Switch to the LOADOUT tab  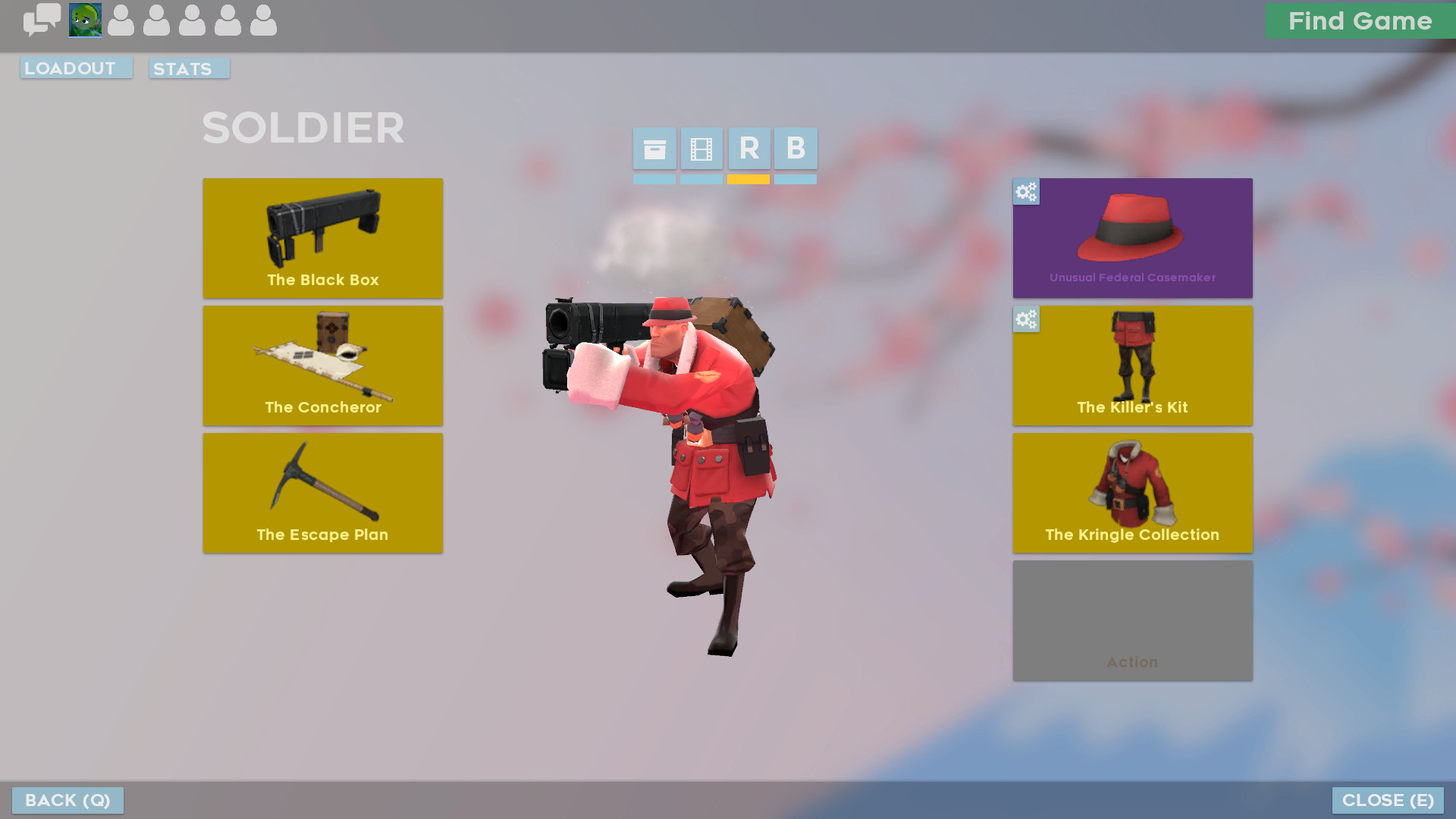pos(76,67)
